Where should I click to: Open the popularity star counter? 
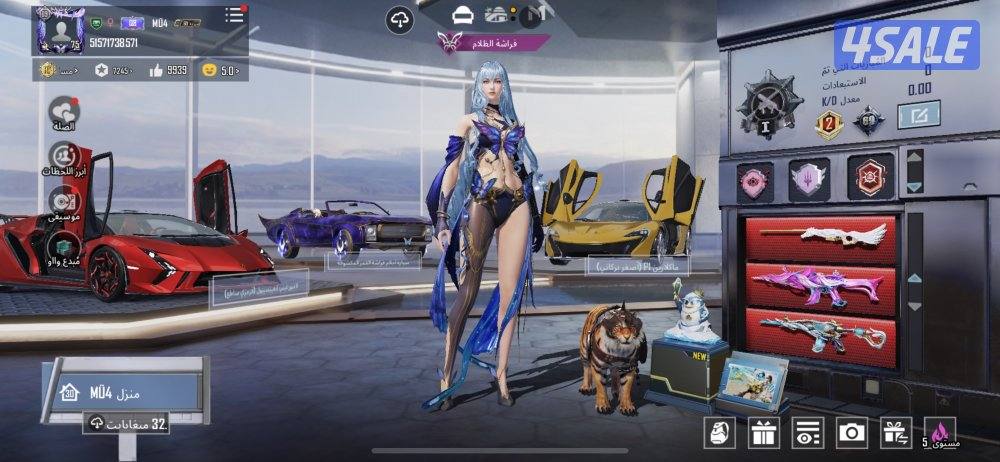pos(115,70)
